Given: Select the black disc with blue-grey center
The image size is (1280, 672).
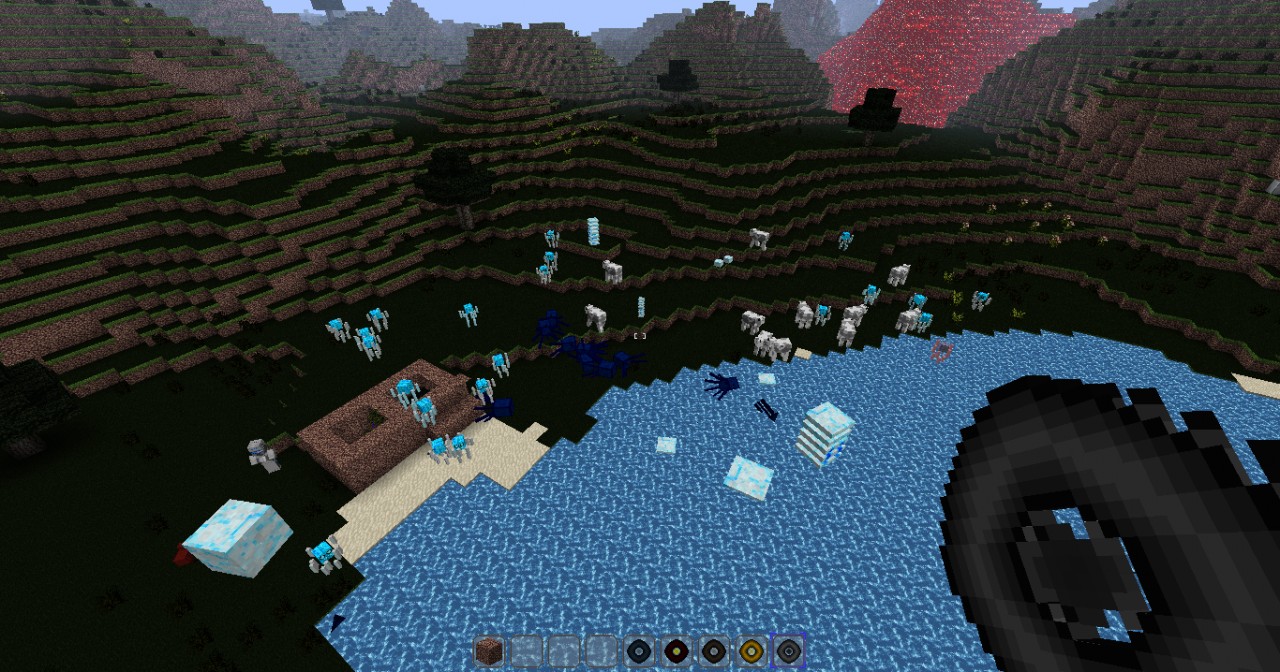Looking at the screenshot, I should tap(640, 651).
